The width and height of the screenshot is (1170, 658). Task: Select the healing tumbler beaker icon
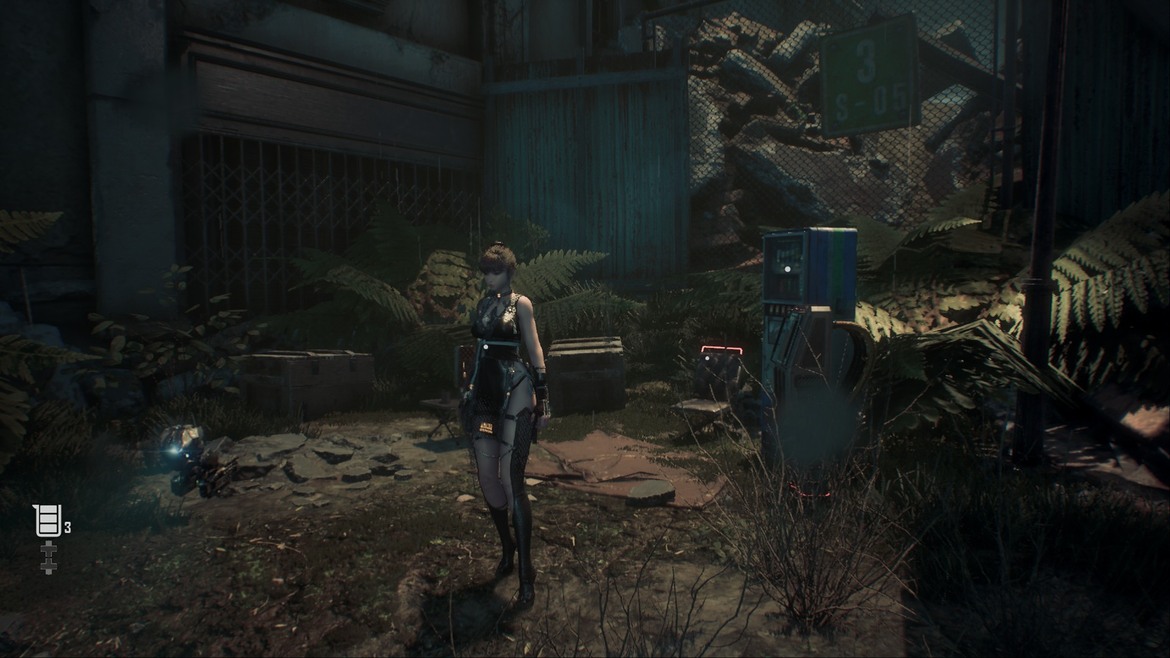pos(47,521)
